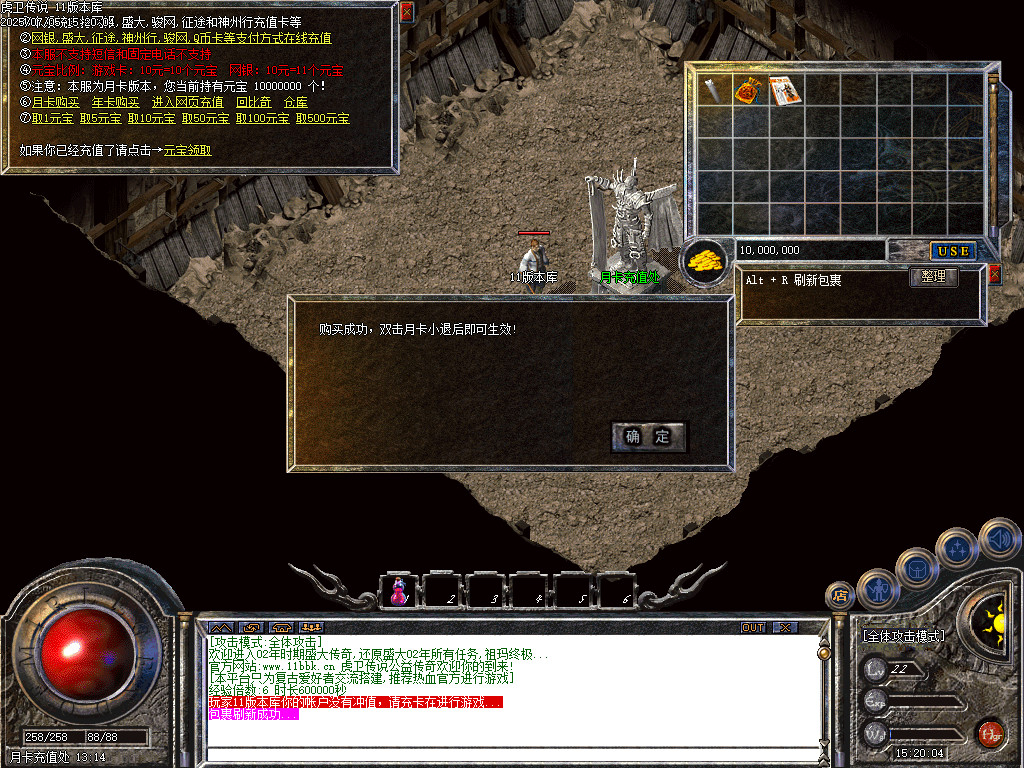
Task: Close the recharge NPC dialog panel
Action: [406, 12]
